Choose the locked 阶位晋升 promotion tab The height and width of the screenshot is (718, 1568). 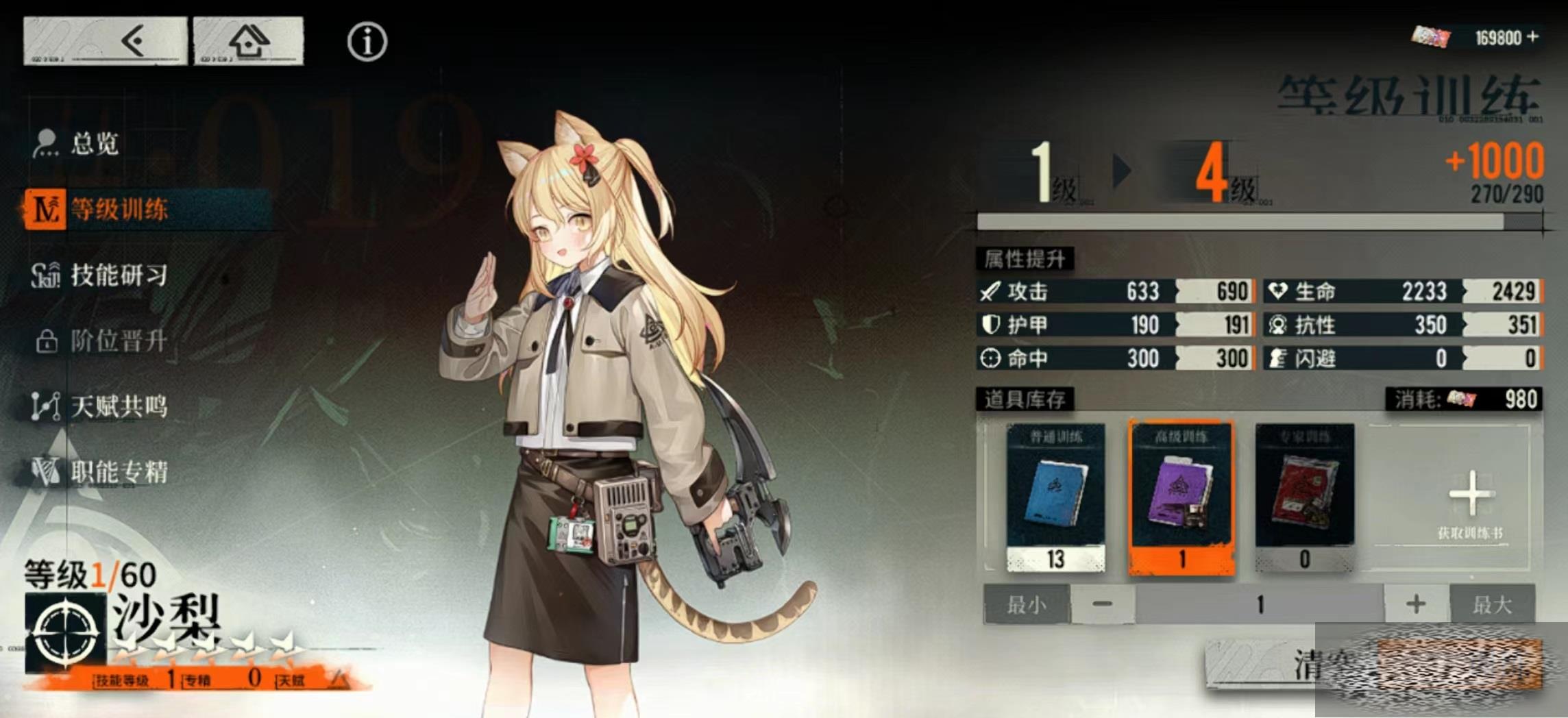tap(118, 341)
